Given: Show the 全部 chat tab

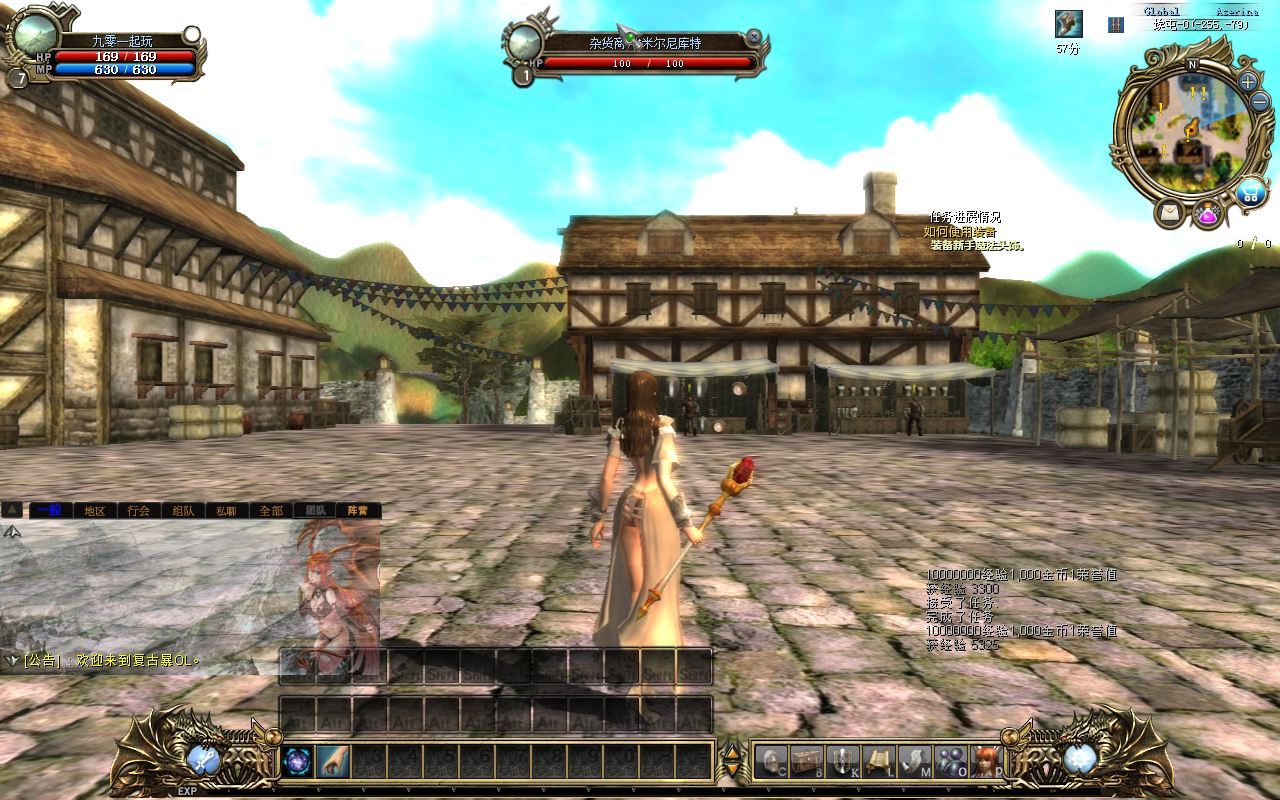Looking at the screenshot, I should 271,510.
